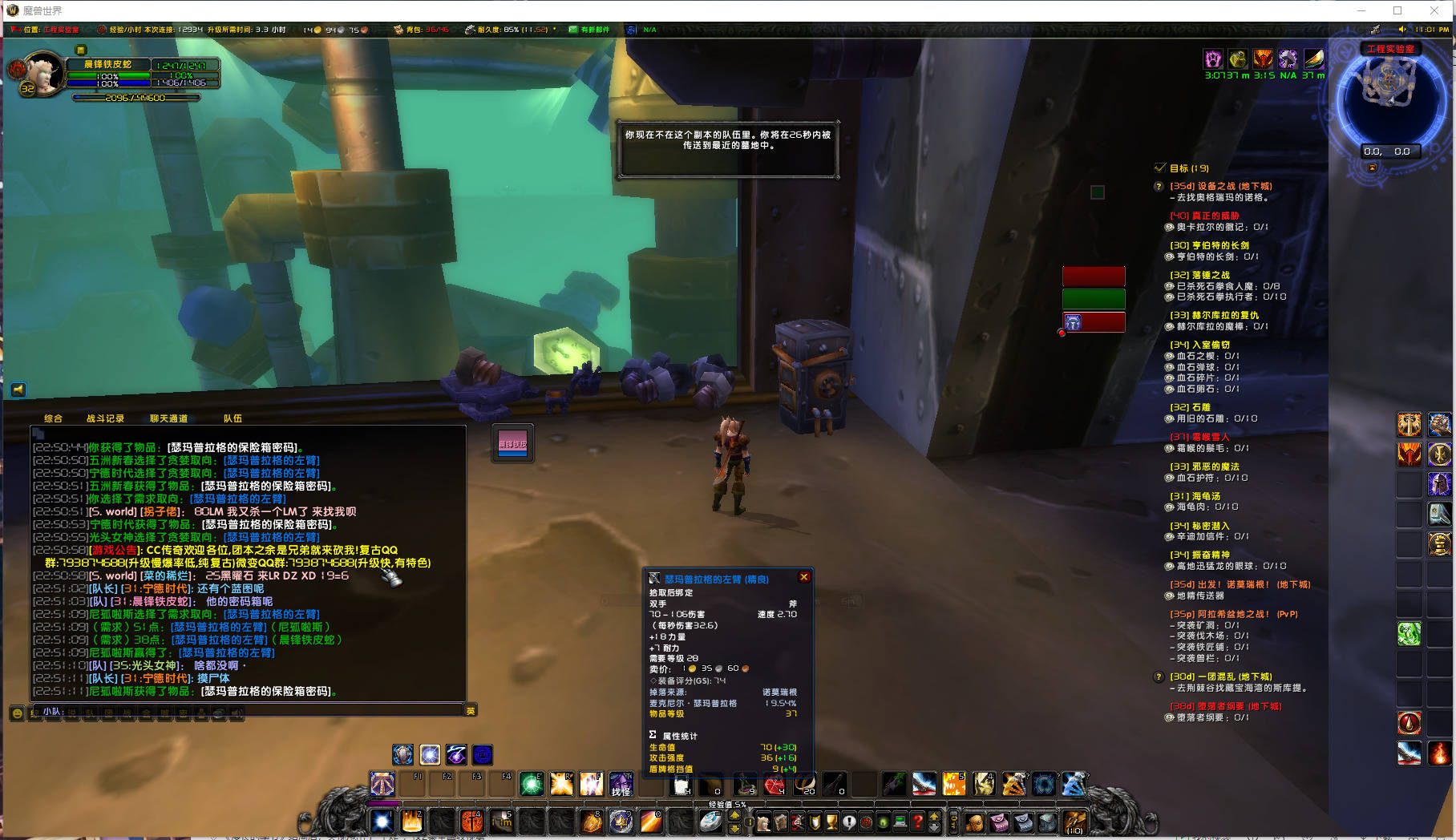
Task: Click the leftmost purple buff icon top-right
Action: tap(1213, 59)
